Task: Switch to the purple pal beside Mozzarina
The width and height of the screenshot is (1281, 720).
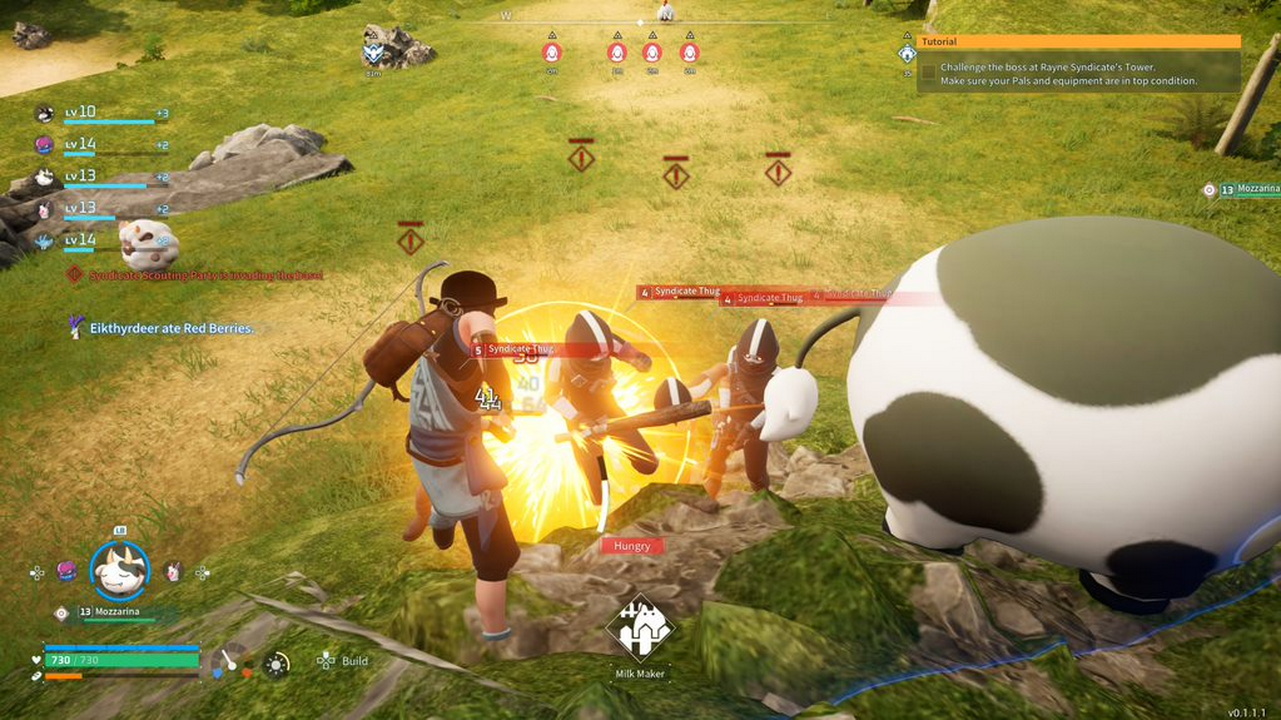Action: point(66,572)
